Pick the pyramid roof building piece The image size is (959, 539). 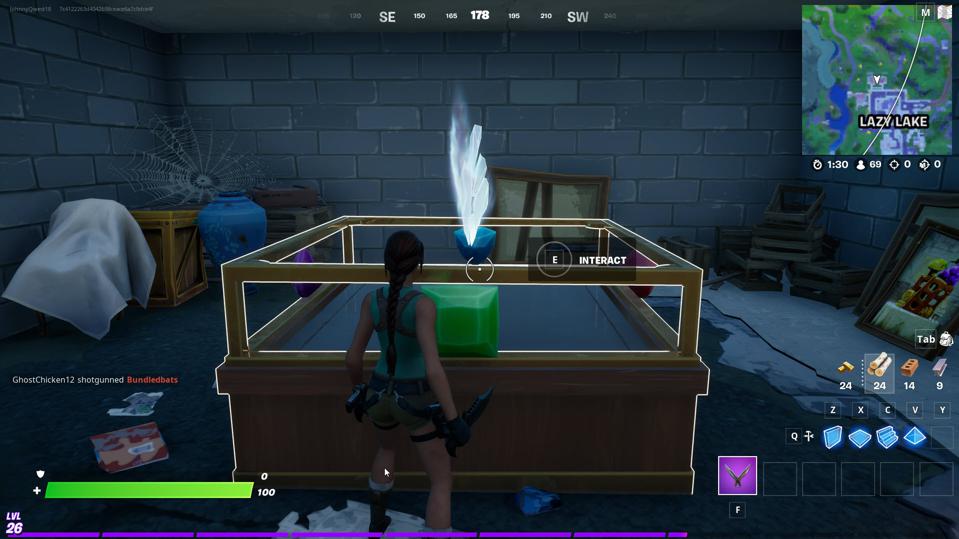click(914, 437)
